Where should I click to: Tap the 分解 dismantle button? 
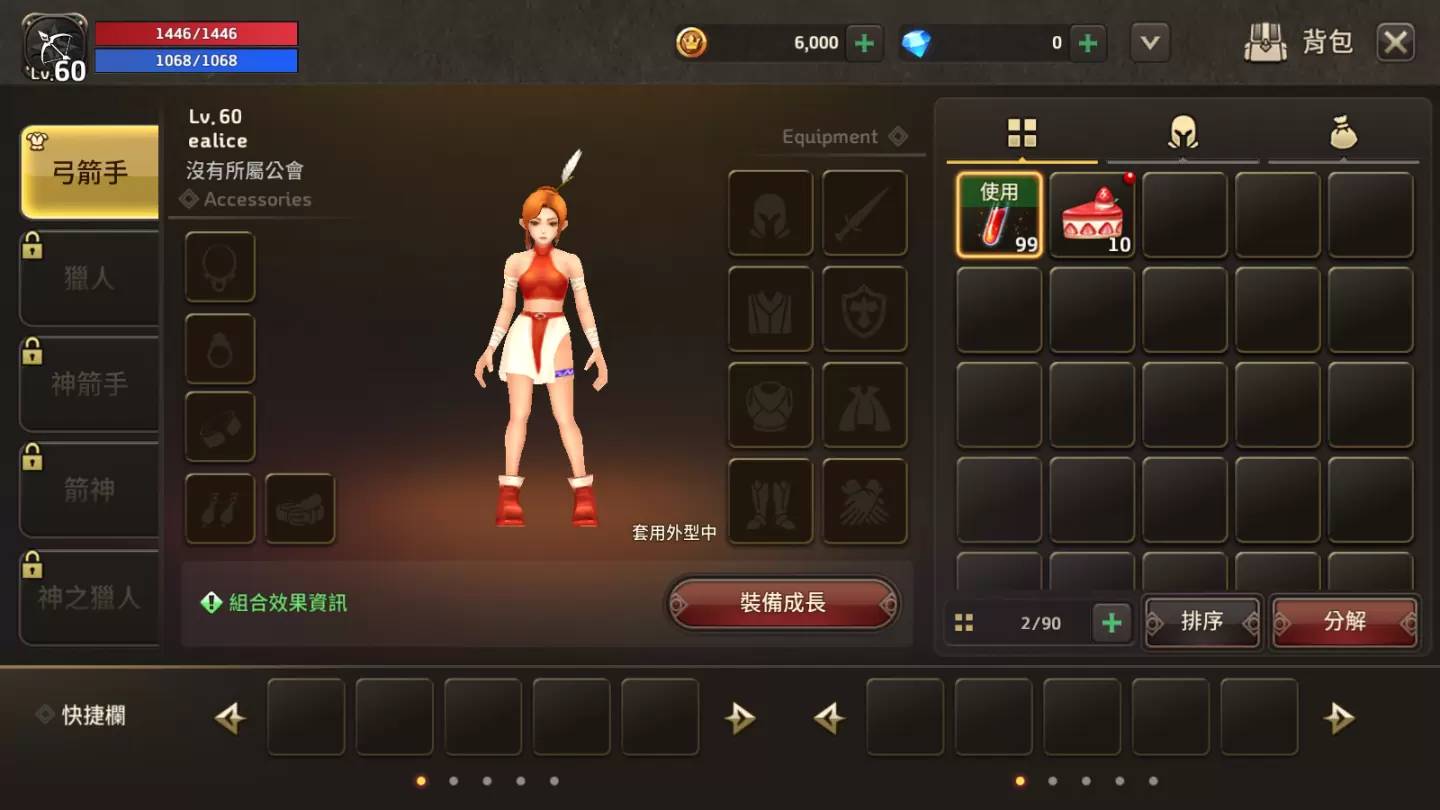point(1344,622)
